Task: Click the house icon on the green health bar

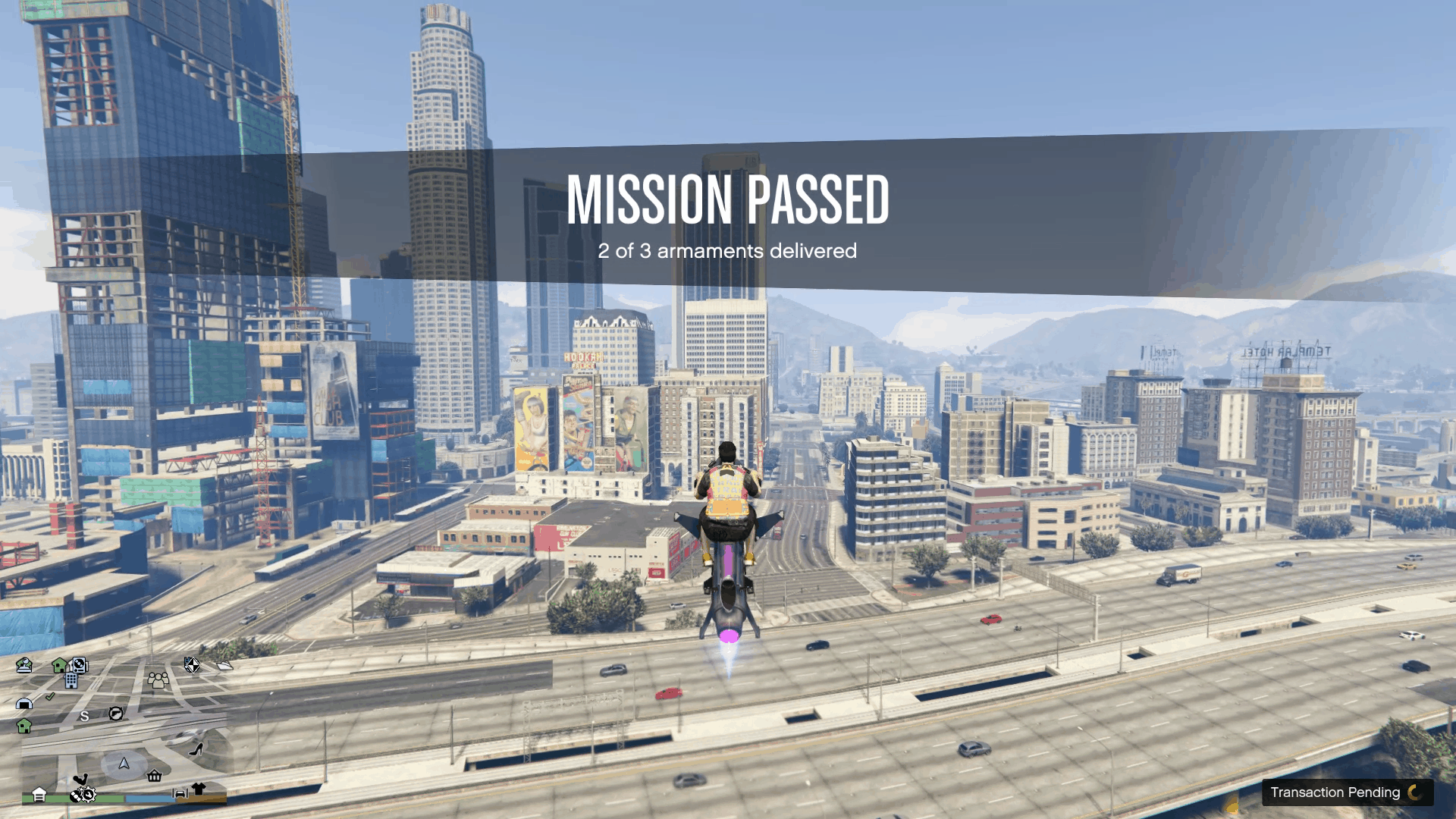Action: [x=40, y=795]
